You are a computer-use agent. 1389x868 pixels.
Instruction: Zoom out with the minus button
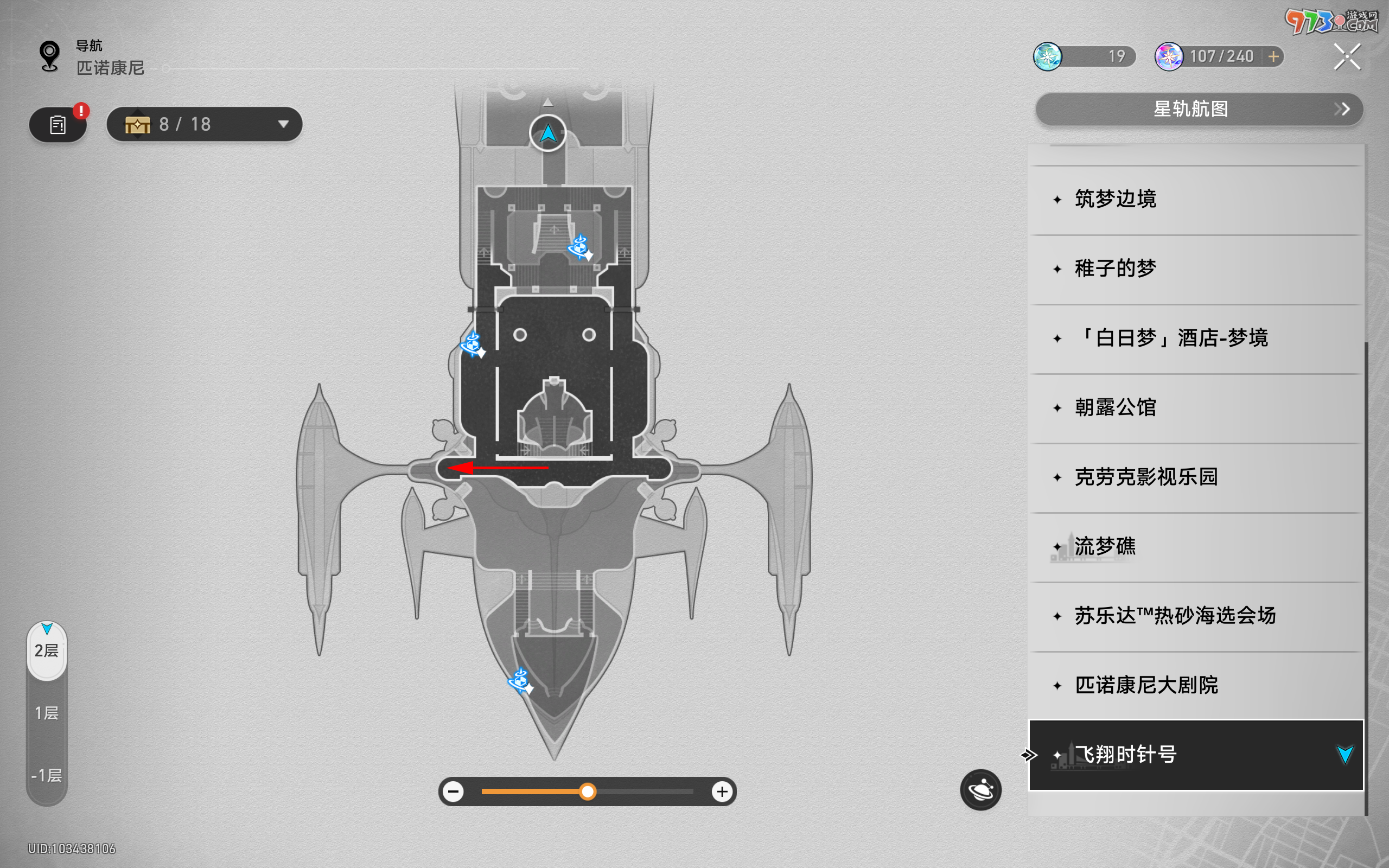[454, 792]
